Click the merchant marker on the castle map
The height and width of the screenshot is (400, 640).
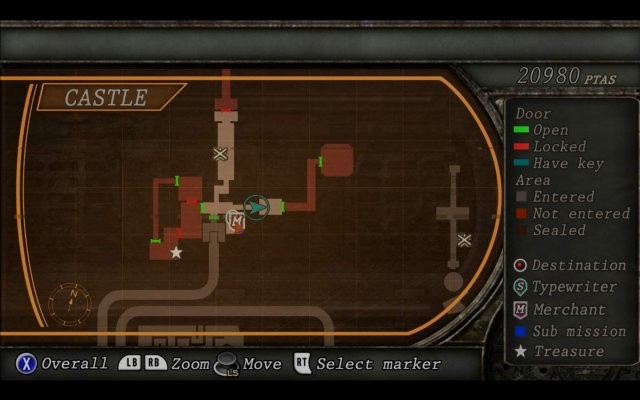click(x=237, y=220)
